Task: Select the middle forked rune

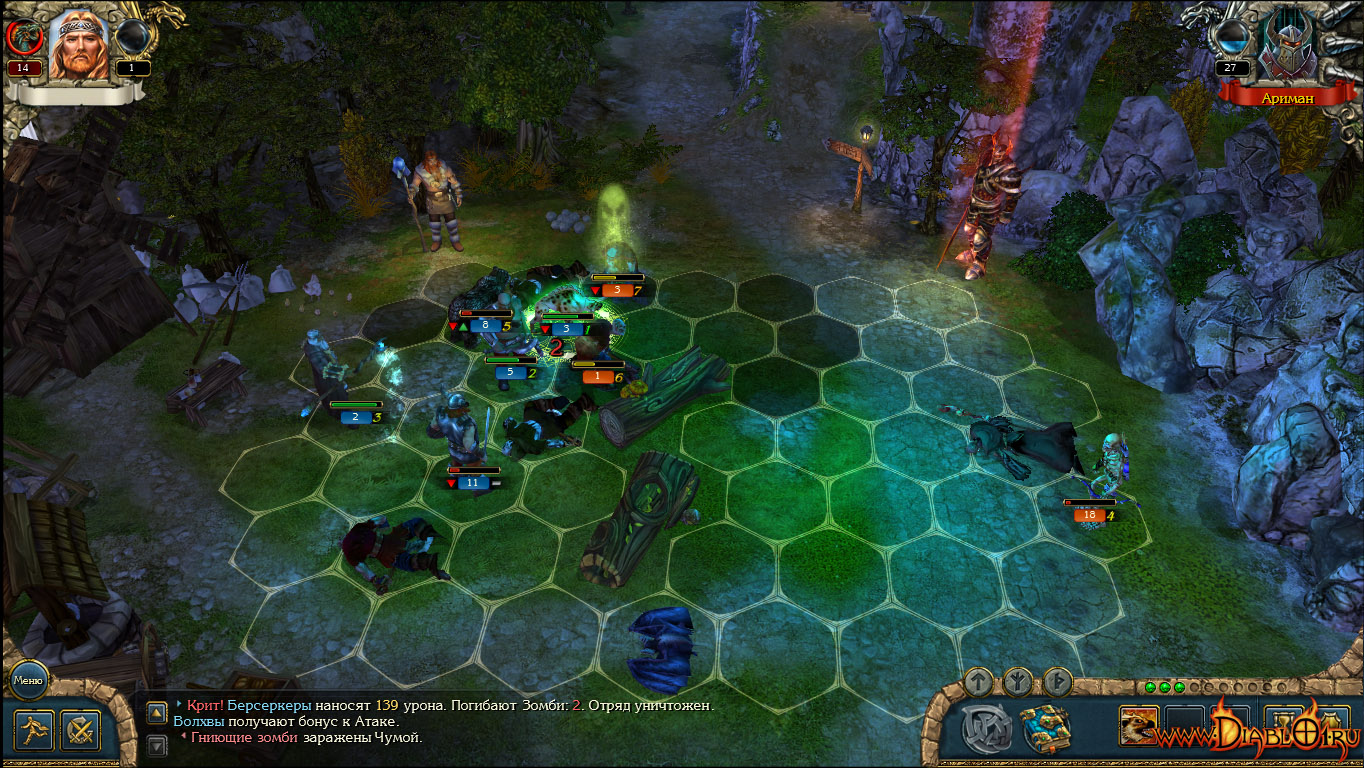Action: [1018, 682]
